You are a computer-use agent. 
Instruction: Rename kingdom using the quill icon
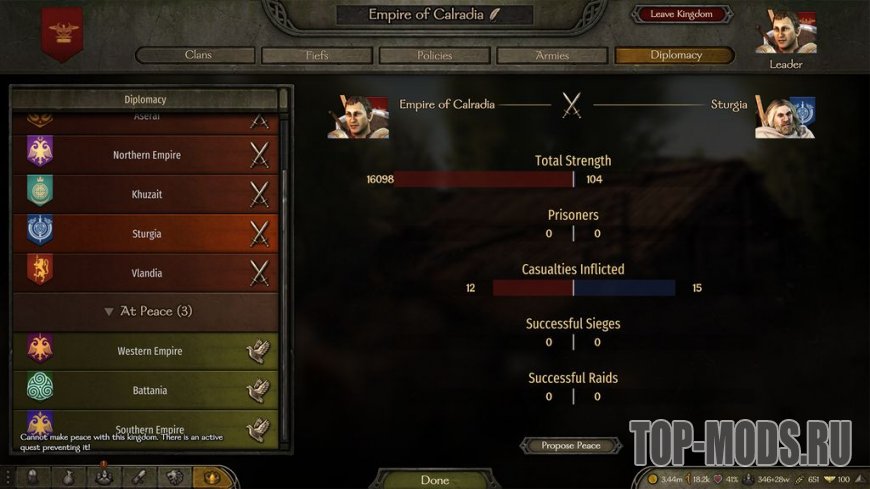pos(495,14)
